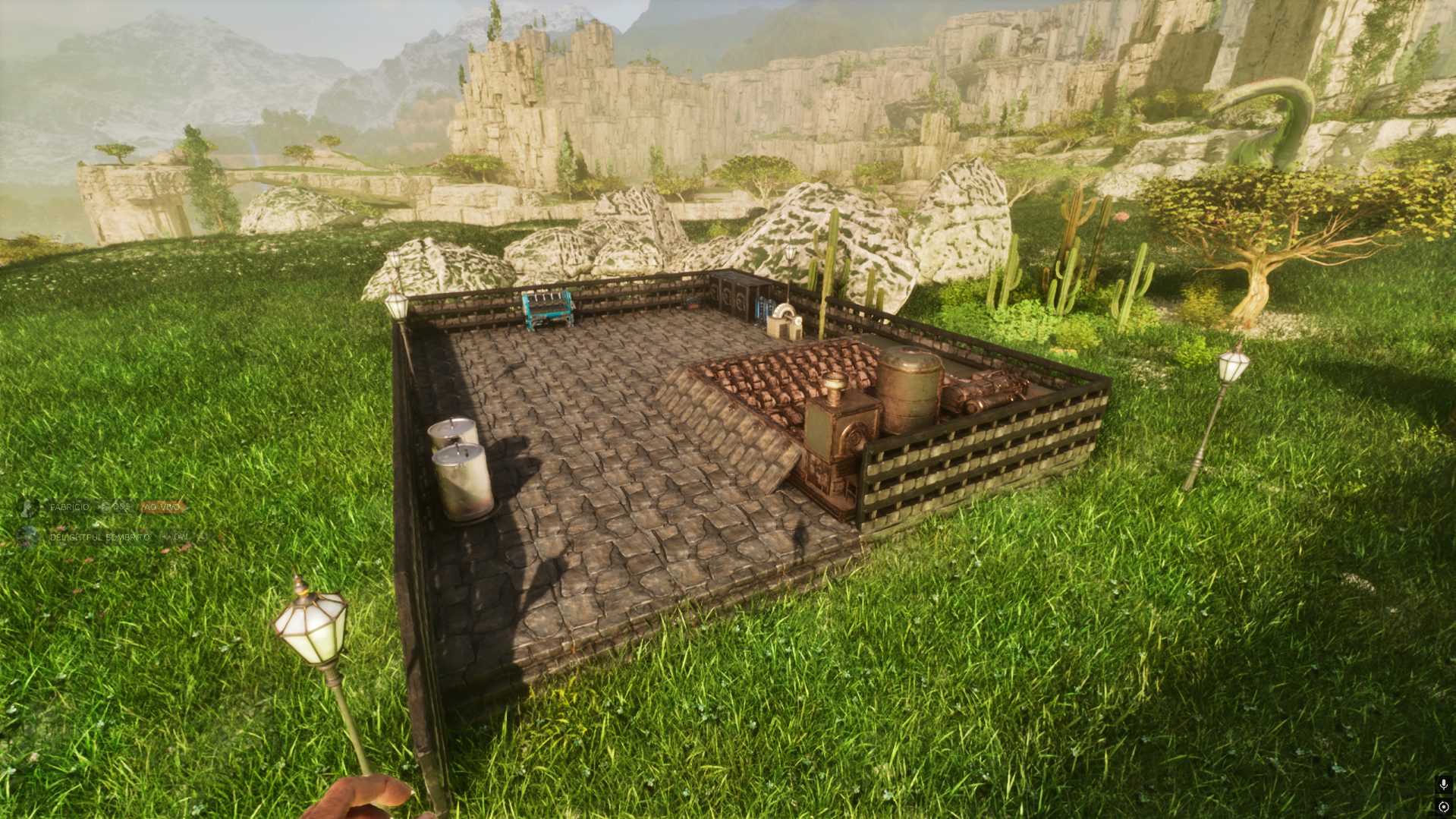Click the clock icon beside DELIGHTFUL BOMBRITO

(x=202, y=538)
